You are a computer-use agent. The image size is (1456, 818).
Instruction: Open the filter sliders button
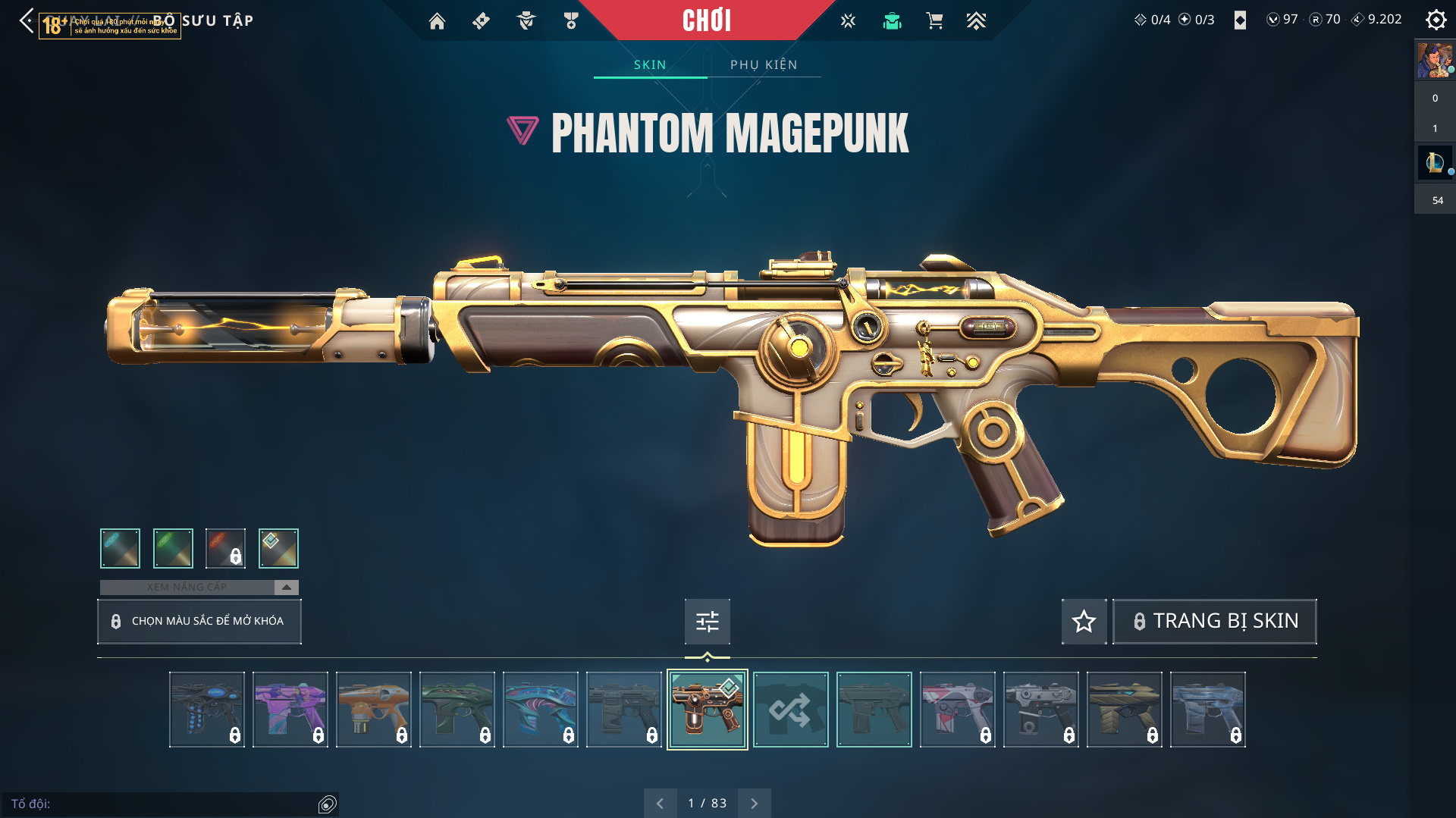[x=707, y=622]
